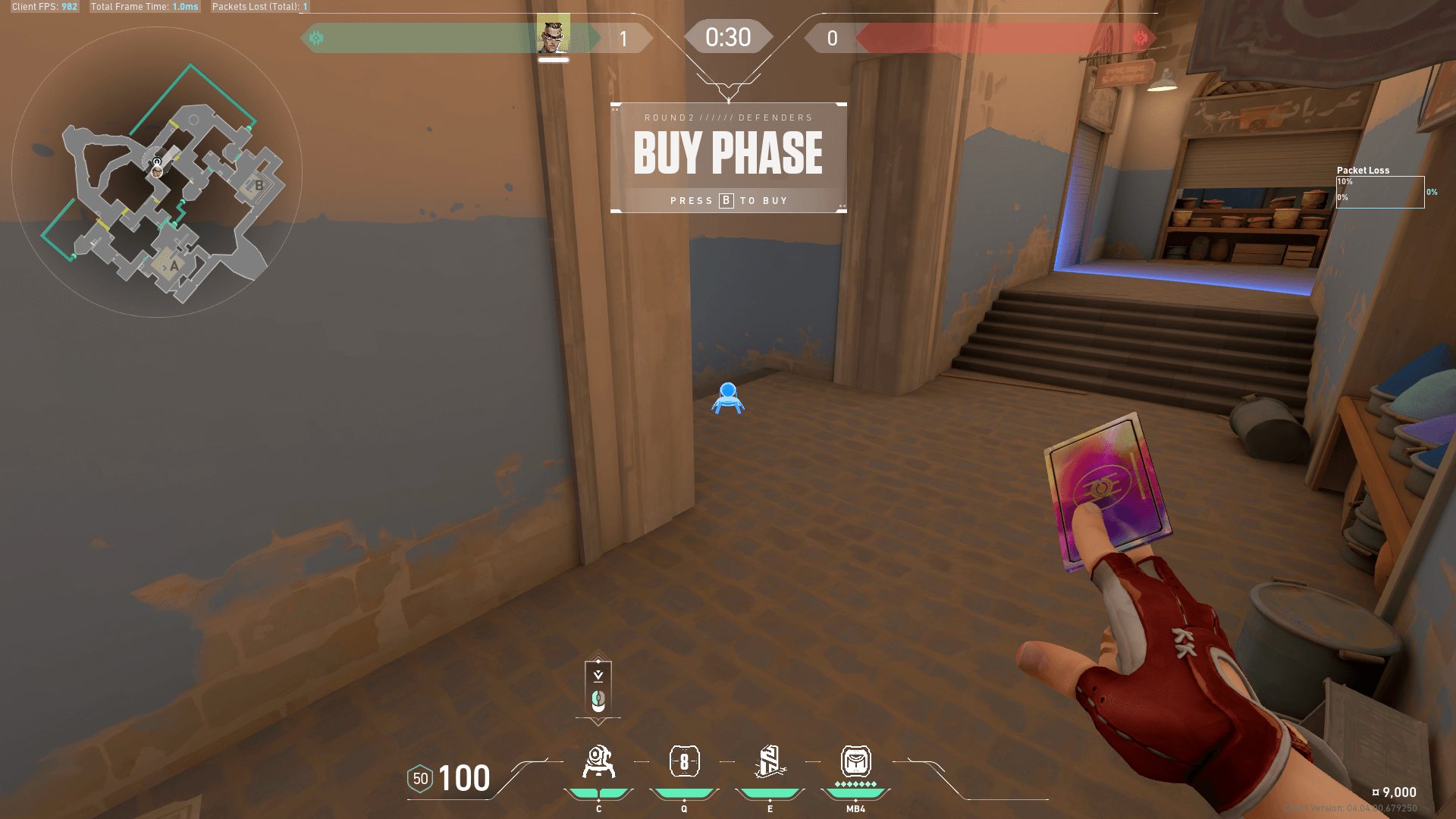Select the A site marker on the minimap
The width and height of the screenshot is (1456, 819).
click(174, 265)
